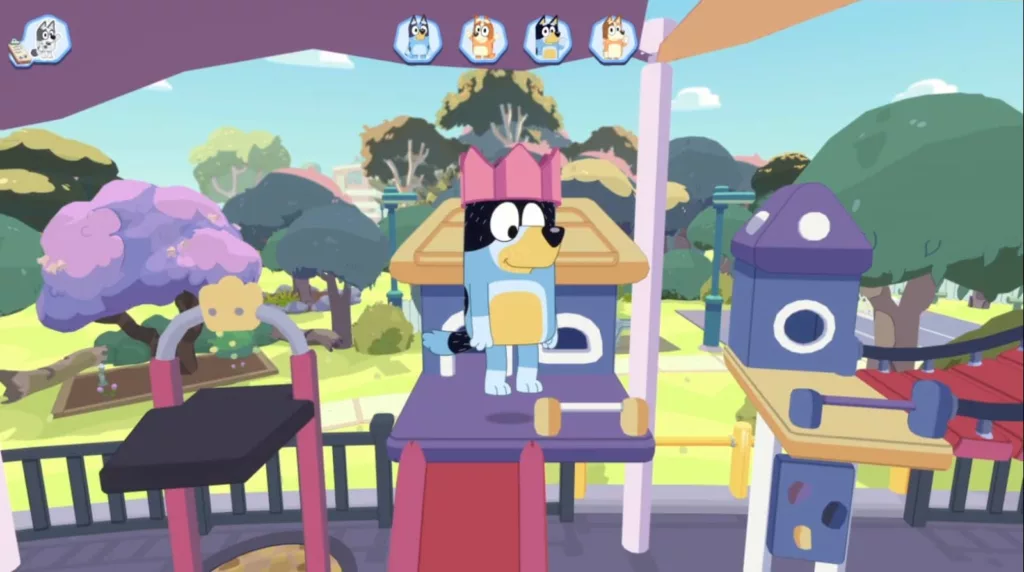Choose the Bingo character portrait
This screenshot has height=572, width=1024.
point(483,39)
